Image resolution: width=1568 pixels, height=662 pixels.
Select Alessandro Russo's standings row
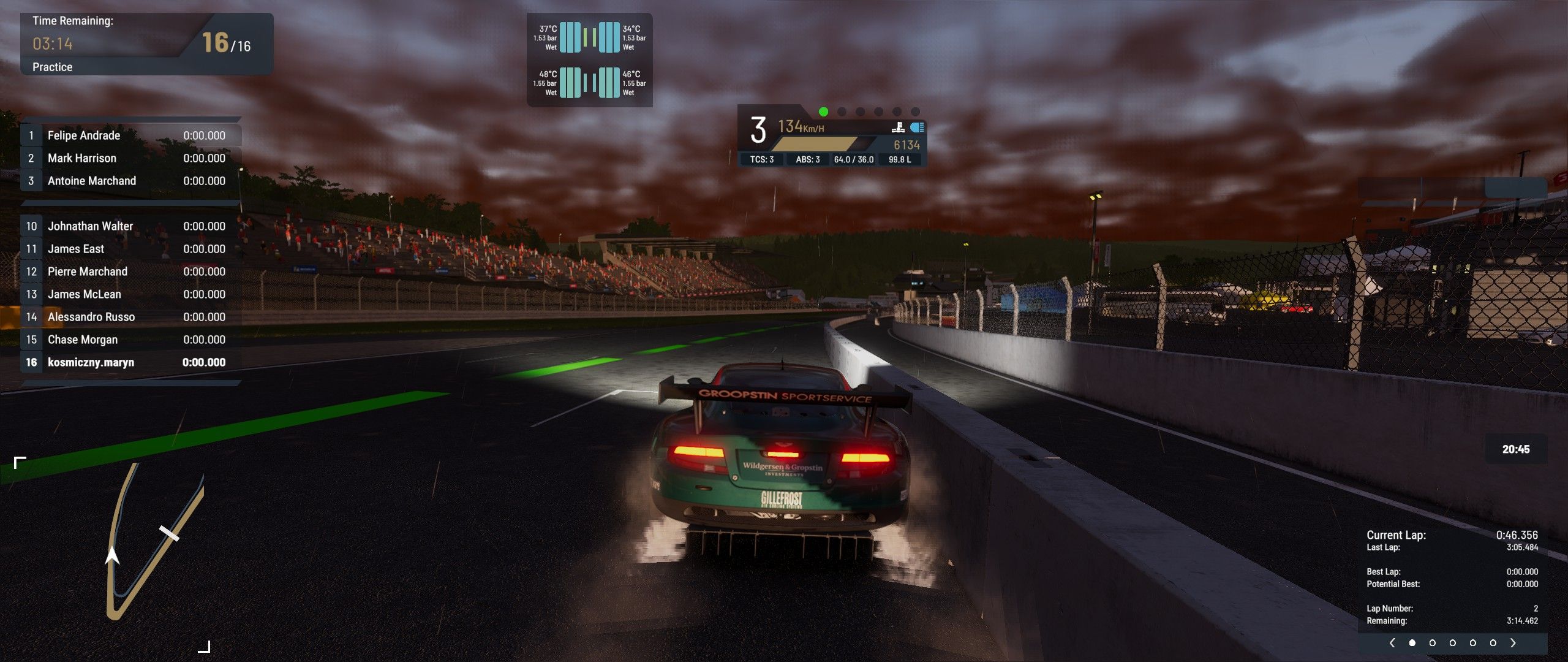(131, 317)
